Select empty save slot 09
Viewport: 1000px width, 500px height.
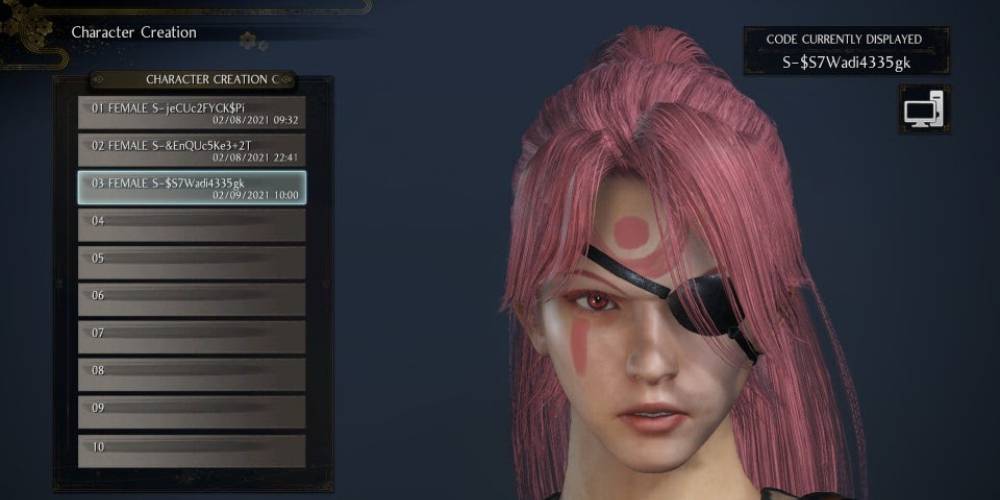[192, 412]
